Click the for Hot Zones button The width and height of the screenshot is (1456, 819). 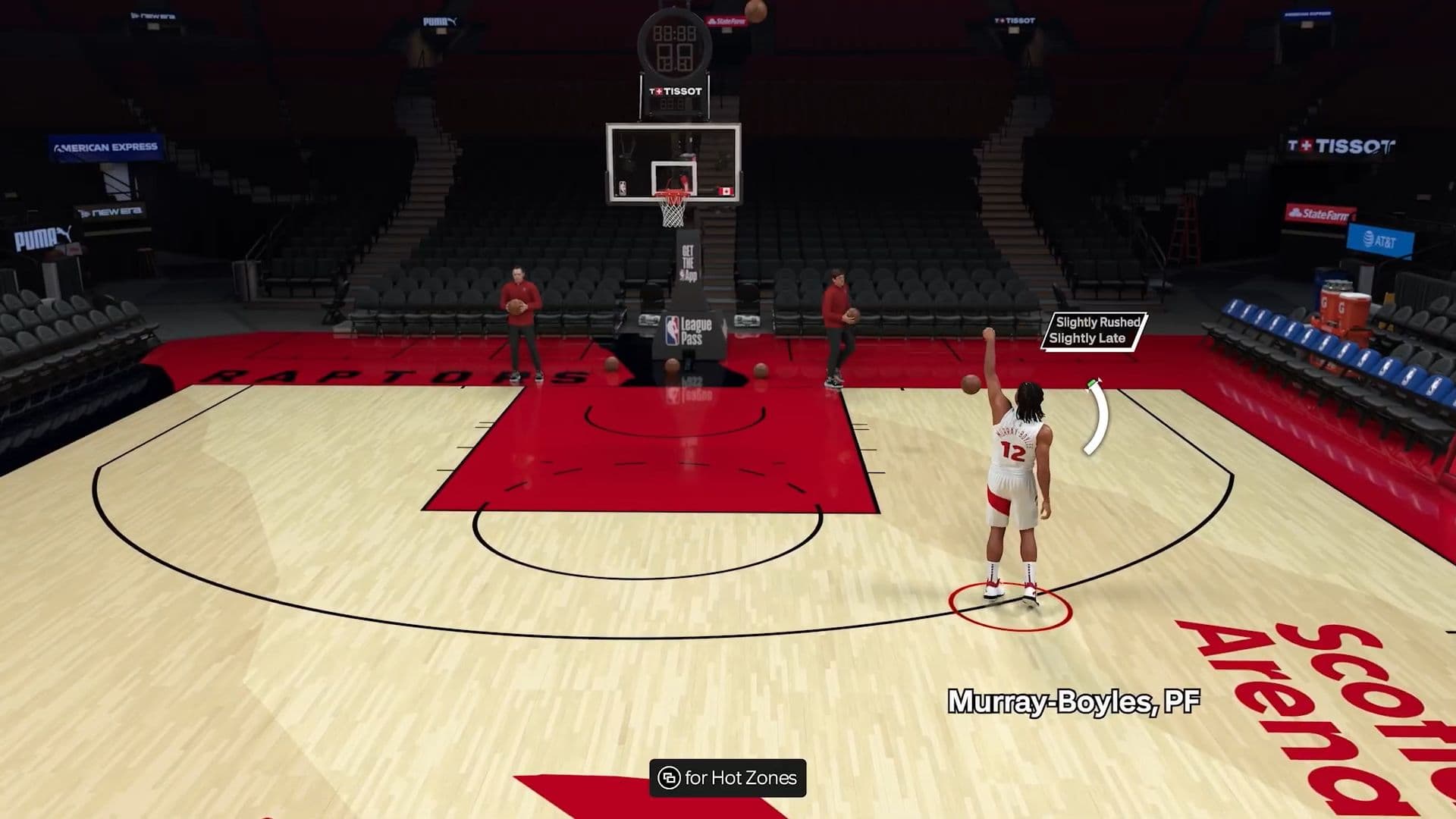tap(728, 777)
